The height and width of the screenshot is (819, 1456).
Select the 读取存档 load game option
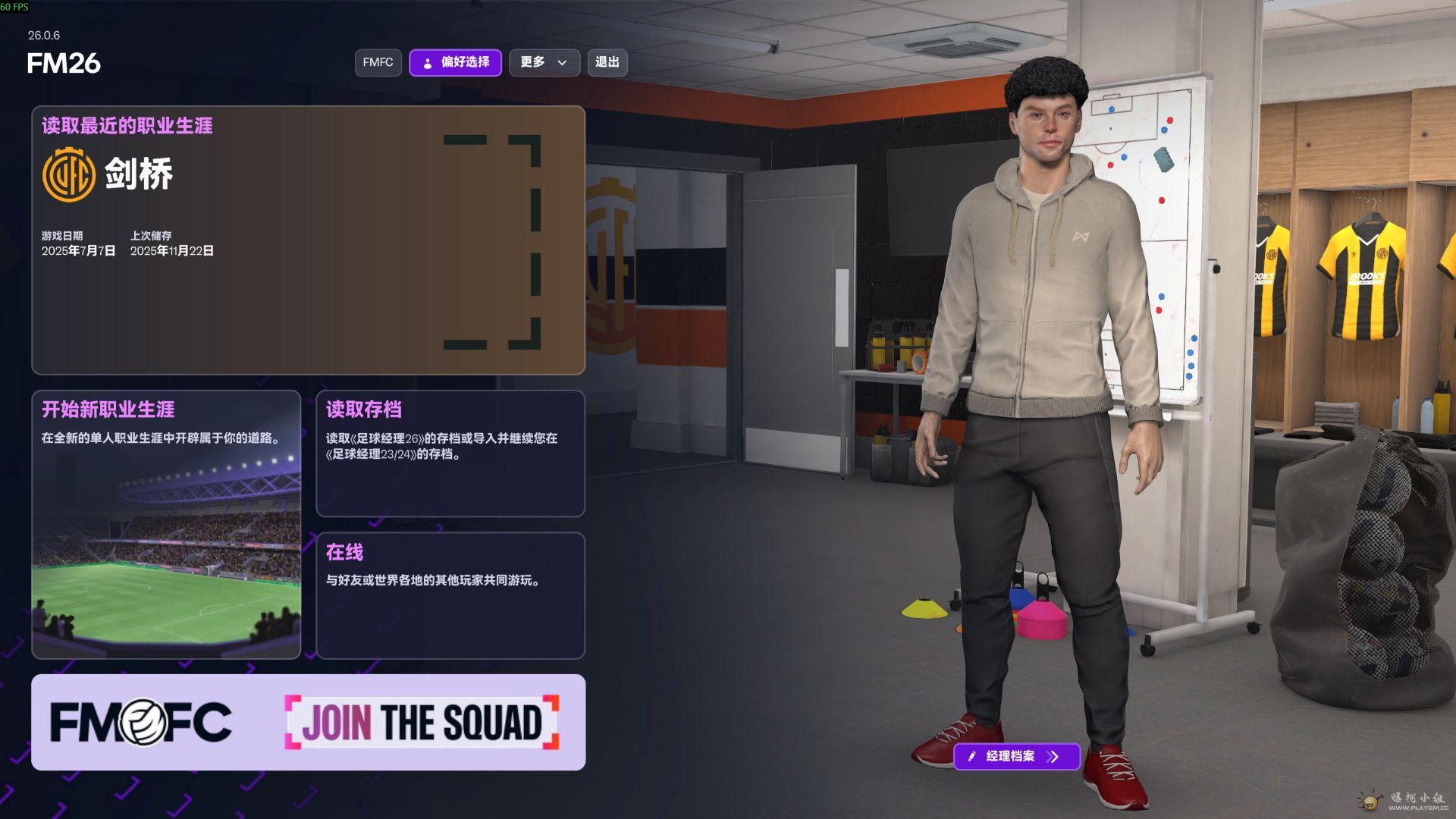point(450,453)
